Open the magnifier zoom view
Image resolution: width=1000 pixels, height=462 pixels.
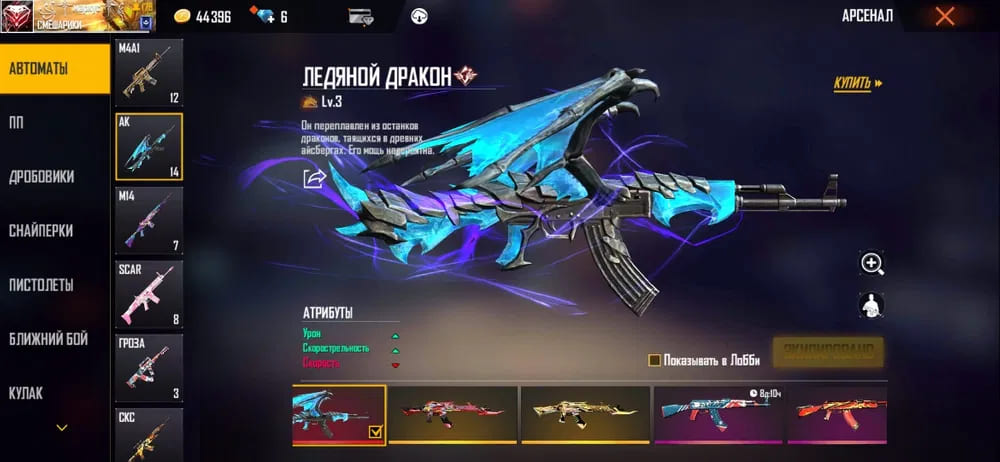pos(872,263)
